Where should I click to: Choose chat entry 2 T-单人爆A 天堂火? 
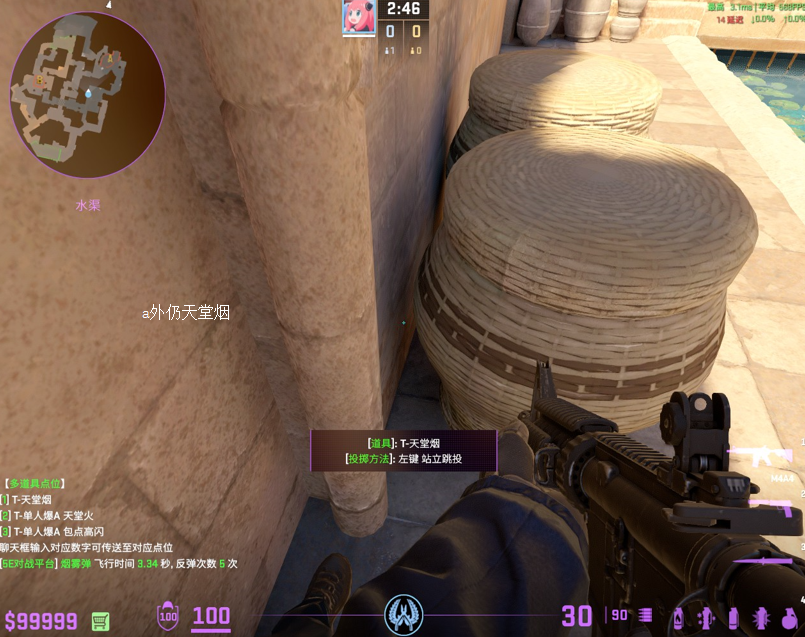[x=48, y=515]
